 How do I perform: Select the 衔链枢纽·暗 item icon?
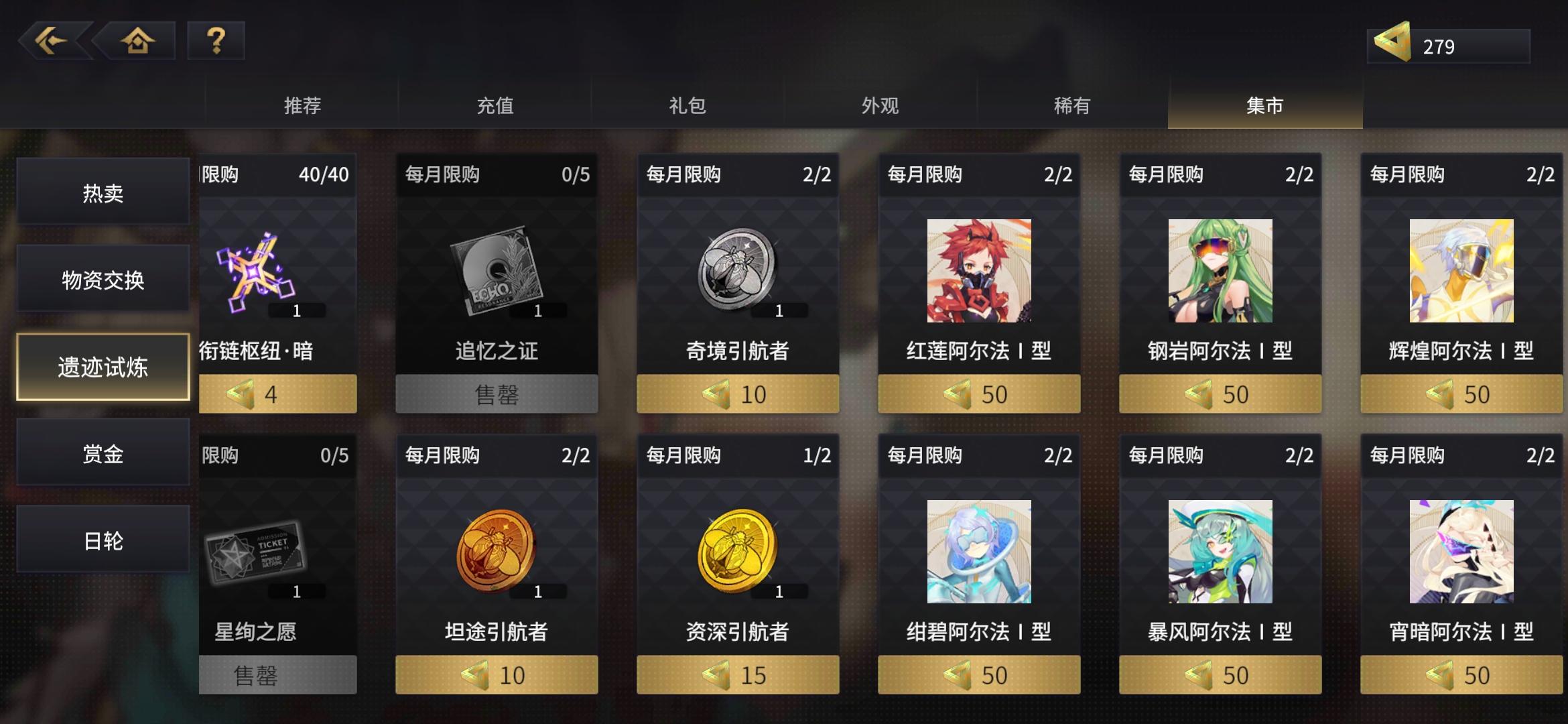point(255,268)
